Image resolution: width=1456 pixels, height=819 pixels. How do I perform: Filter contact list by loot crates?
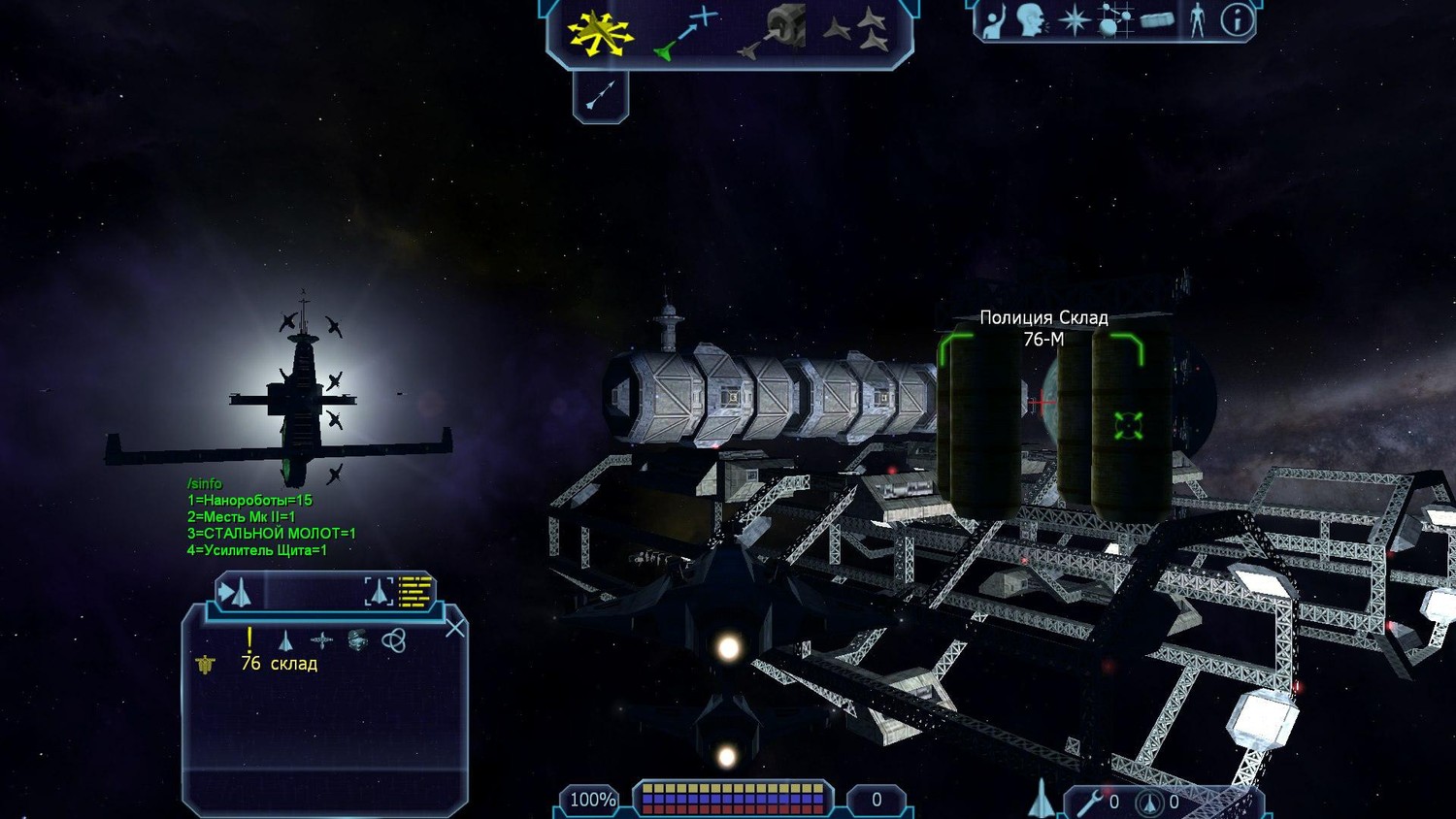[x=357, y=640]
